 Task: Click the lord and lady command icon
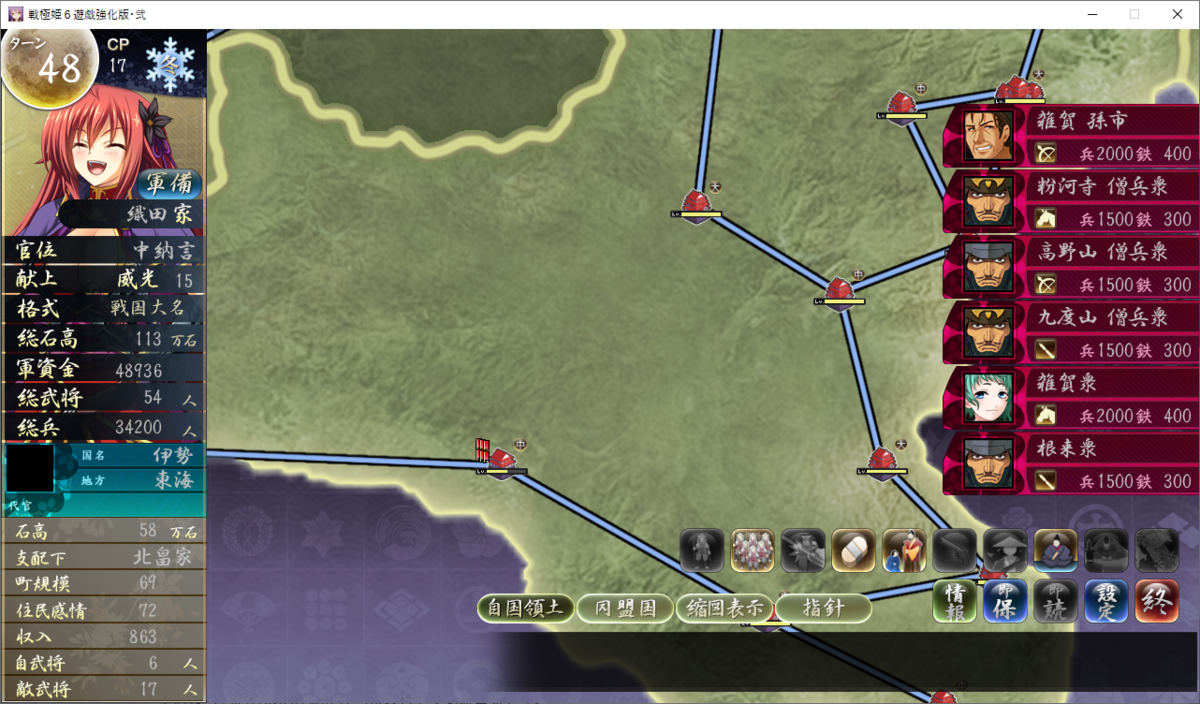(903, 550)
